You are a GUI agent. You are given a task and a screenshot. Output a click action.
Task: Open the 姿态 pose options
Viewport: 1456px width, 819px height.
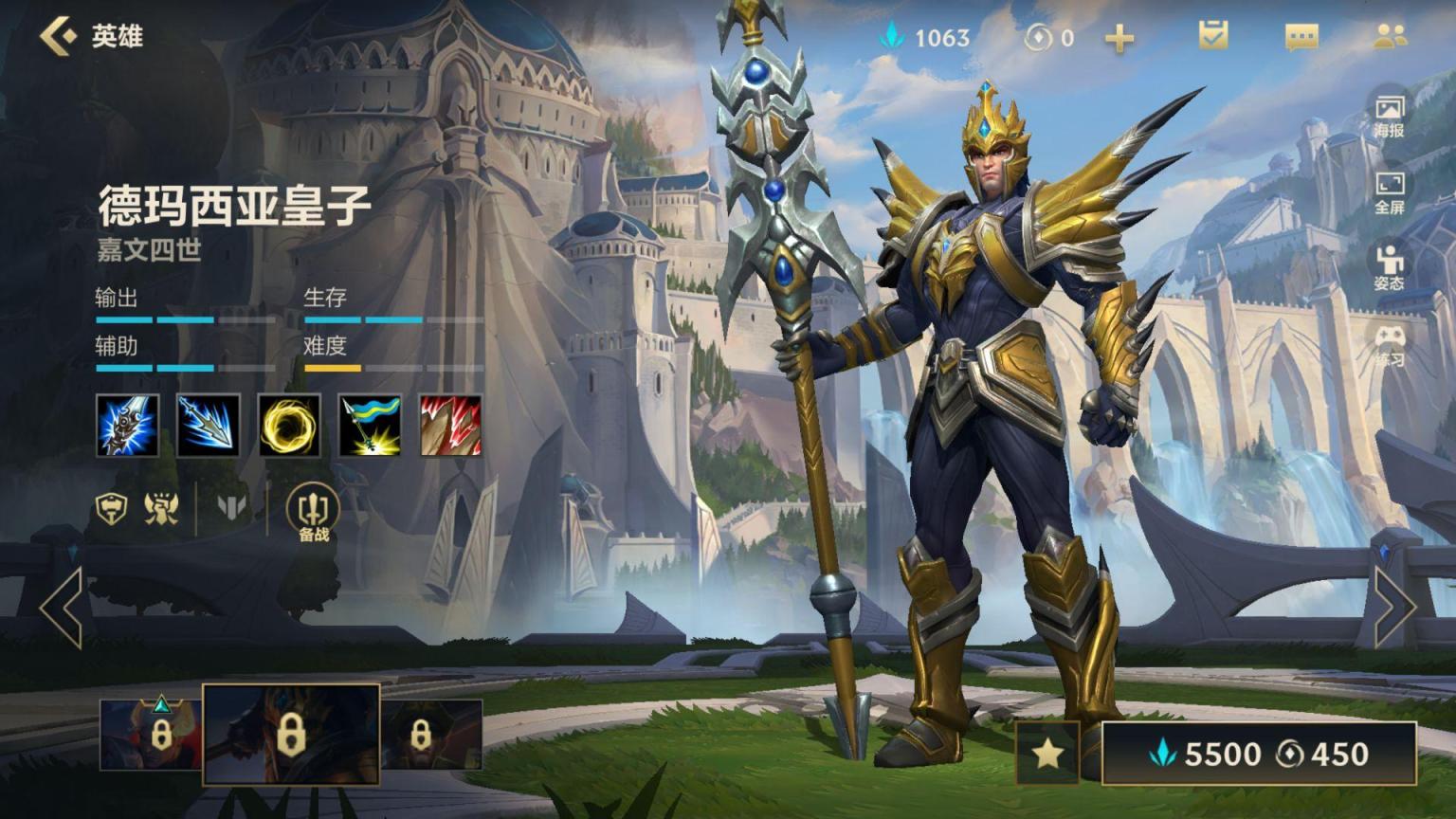1389,267
